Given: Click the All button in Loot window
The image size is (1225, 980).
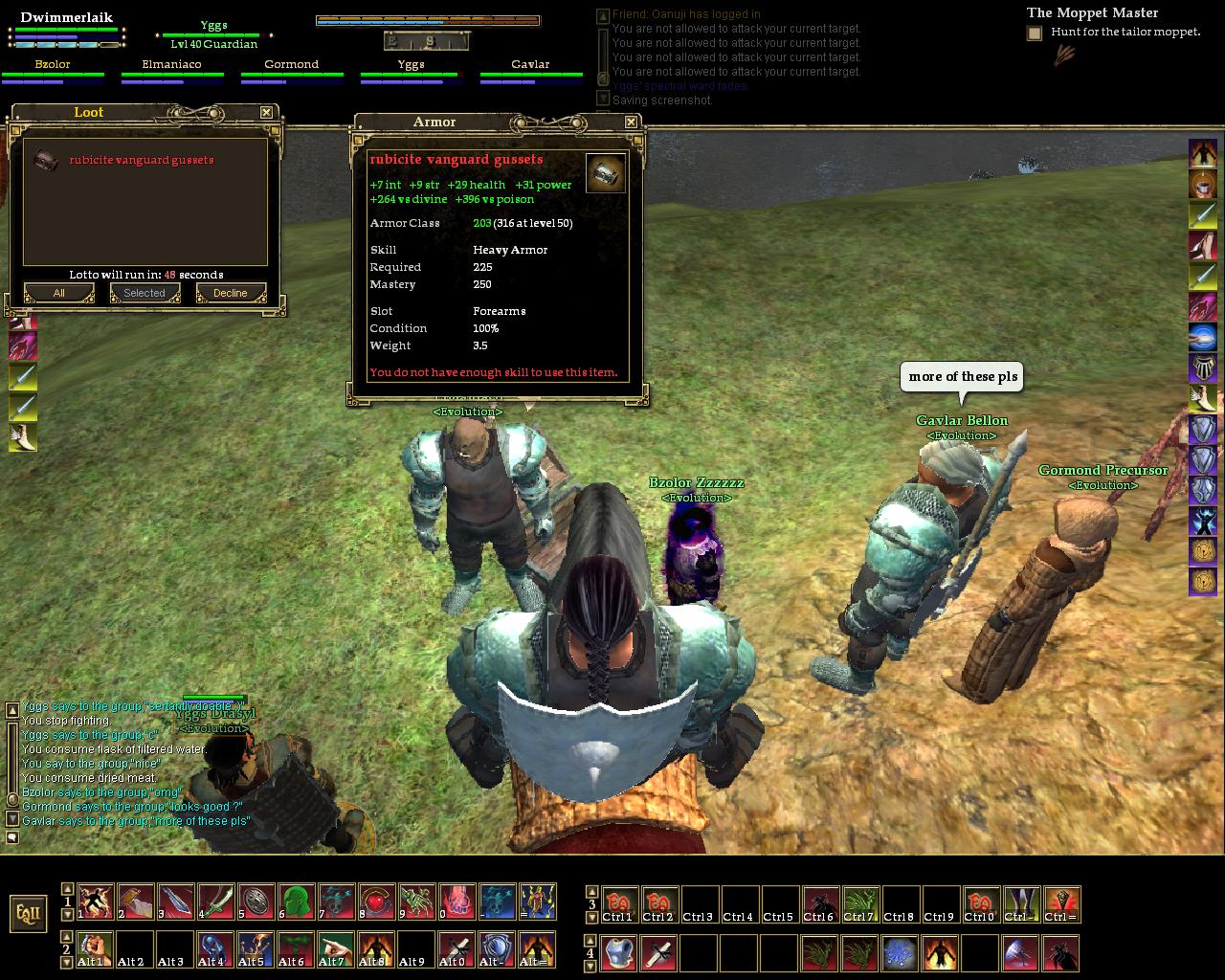Looking at the screenshot, I should pos(58,293).
